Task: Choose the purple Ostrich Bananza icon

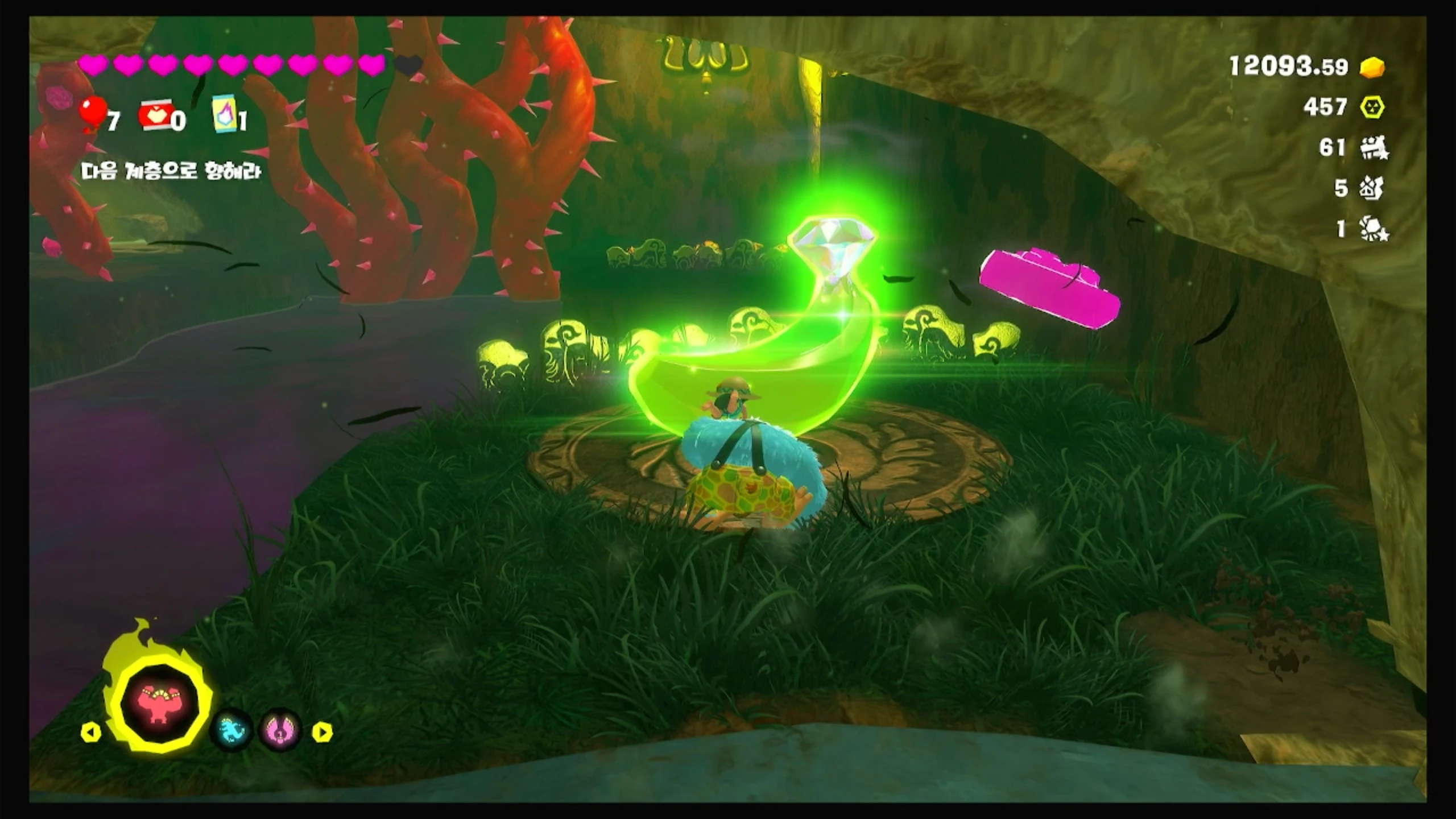Action: coord(281,731)
